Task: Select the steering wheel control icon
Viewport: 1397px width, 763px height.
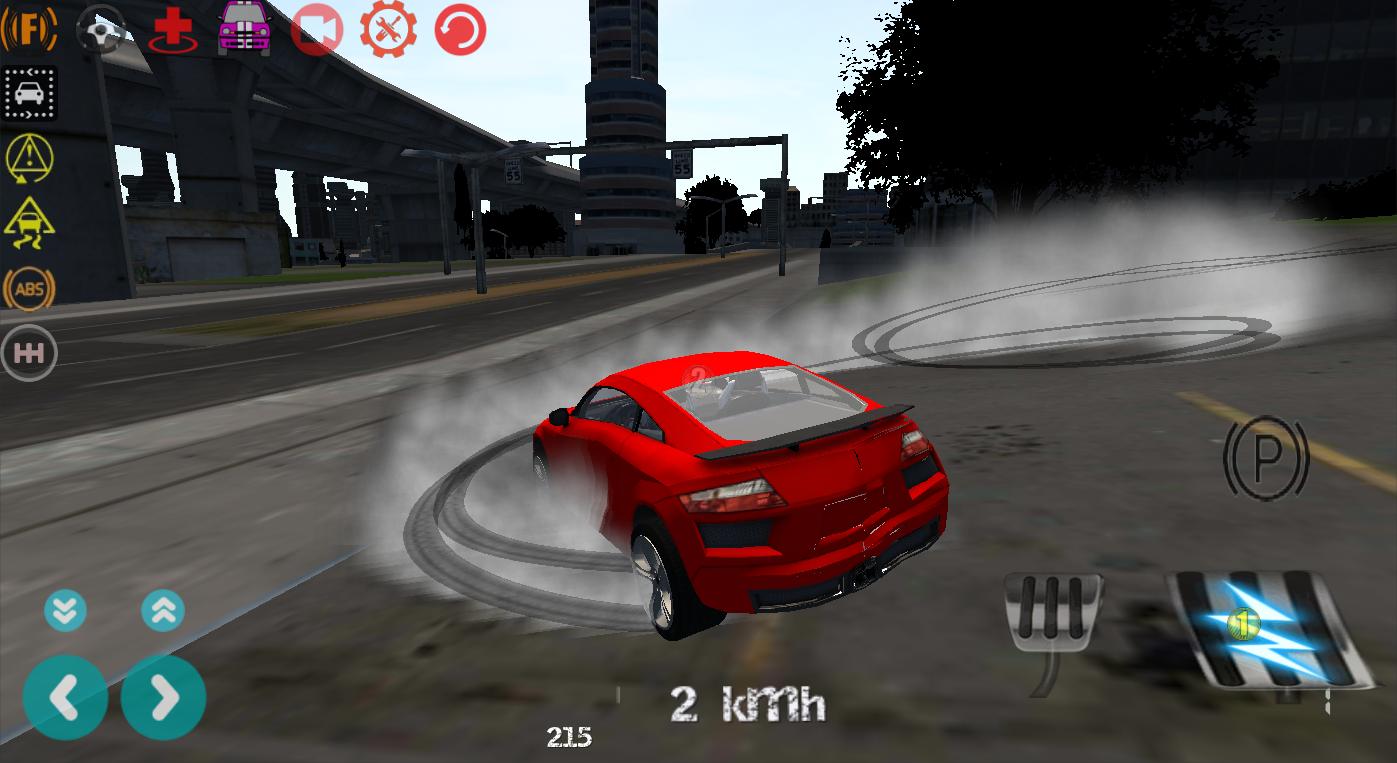Action: coord(98,28)
